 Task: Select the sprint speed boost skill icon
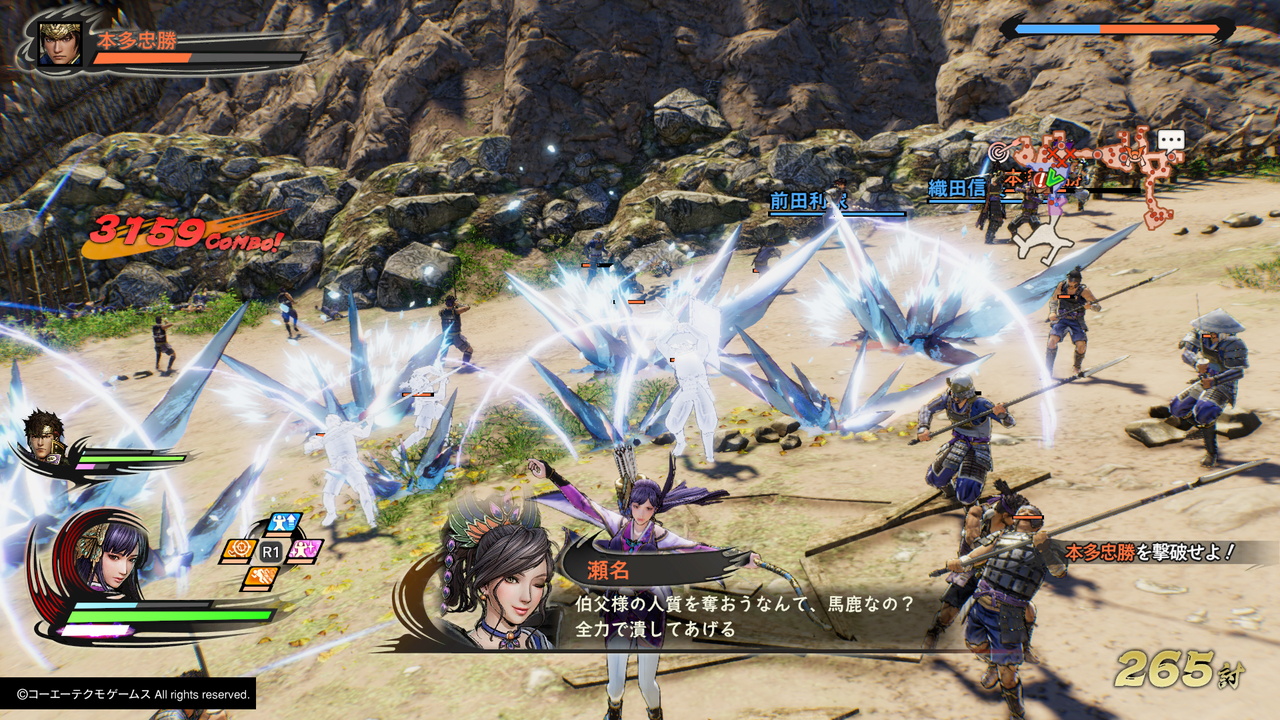261,577
